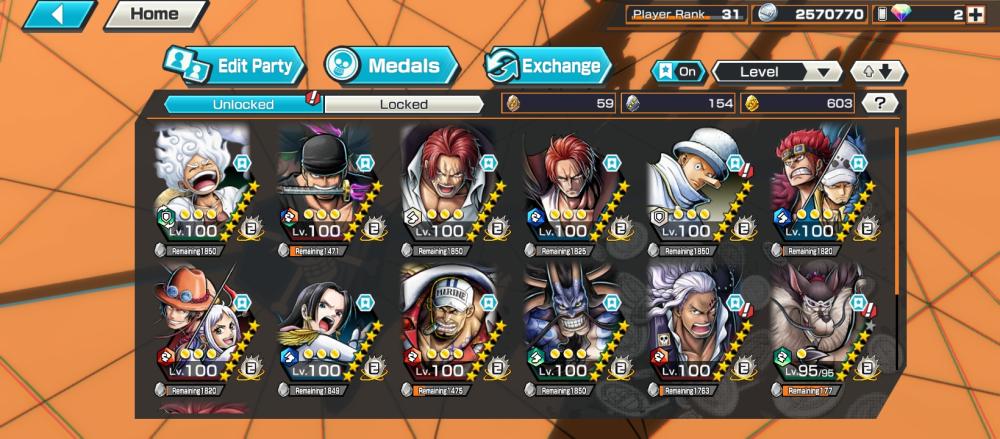The image size is (1000, 439).
Task: Toggle the bookmark On filter
Action: tap(676, 72)
